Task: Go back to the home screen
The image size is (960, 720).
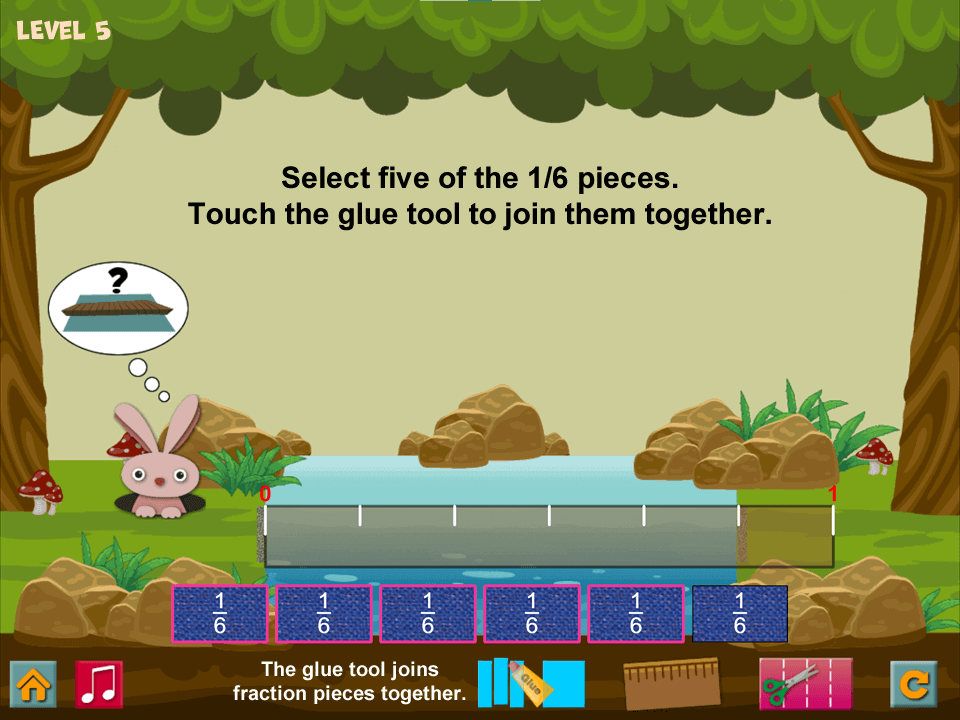Action: 33,684
